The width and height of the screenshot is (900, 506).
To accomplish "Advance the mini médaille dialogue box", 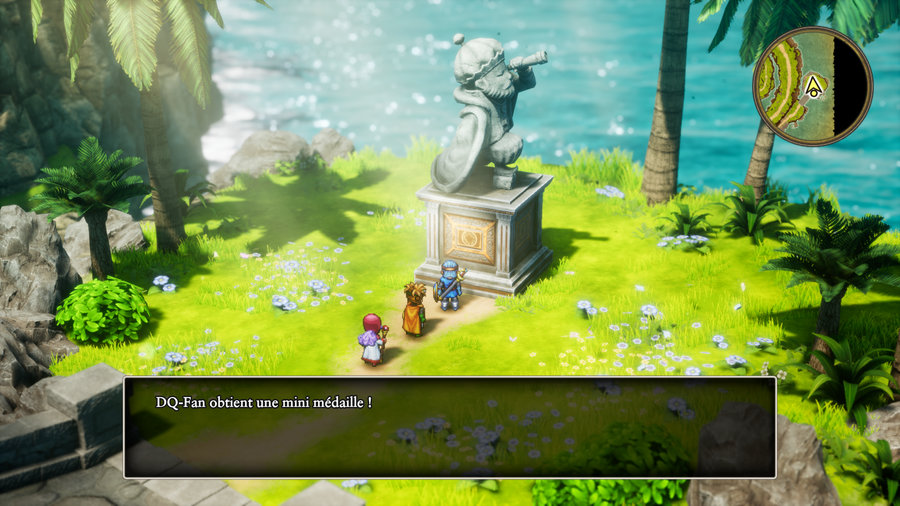I will [x=449, y=427].
